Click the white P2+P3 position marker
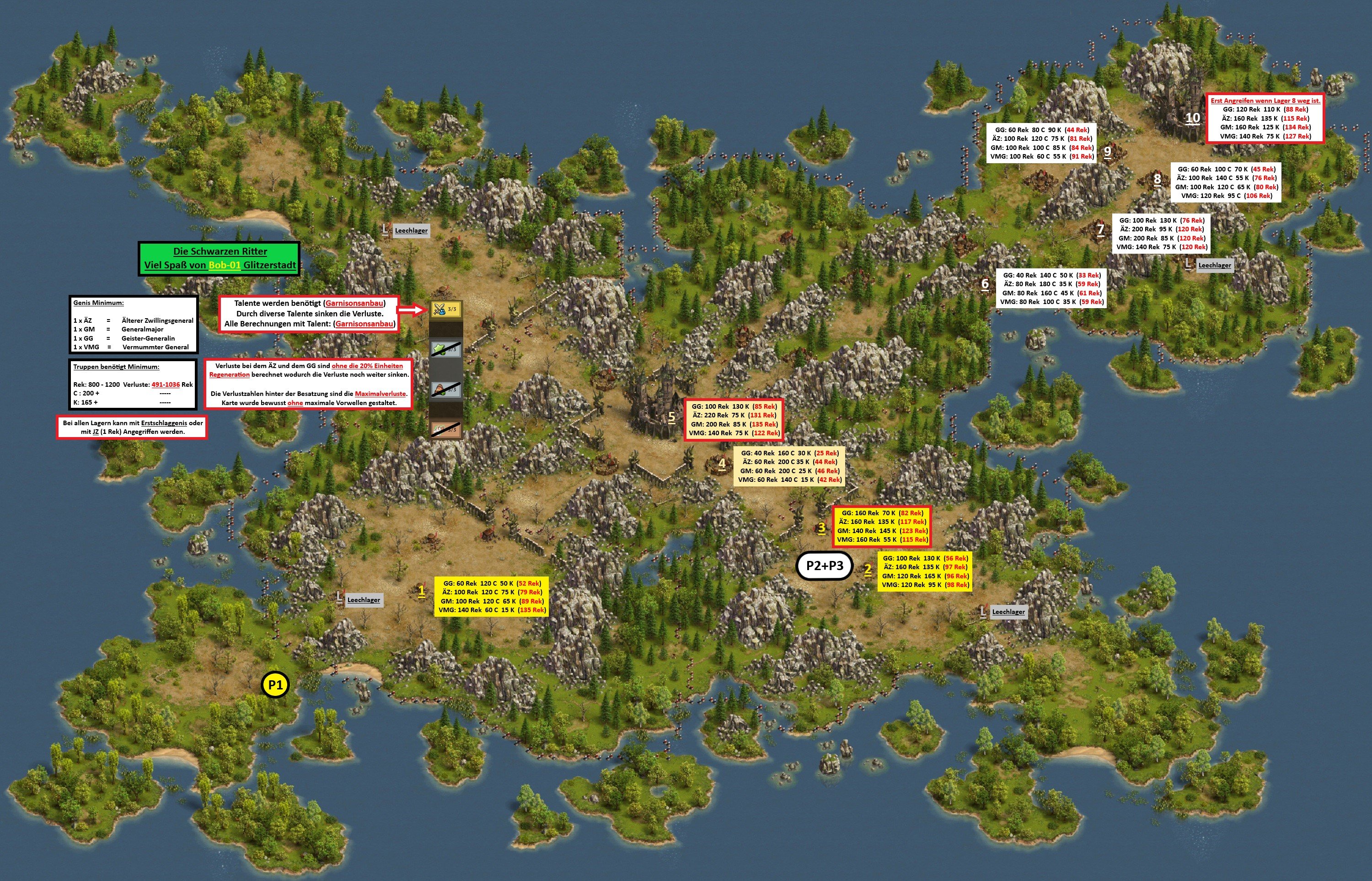 (824, 566)
